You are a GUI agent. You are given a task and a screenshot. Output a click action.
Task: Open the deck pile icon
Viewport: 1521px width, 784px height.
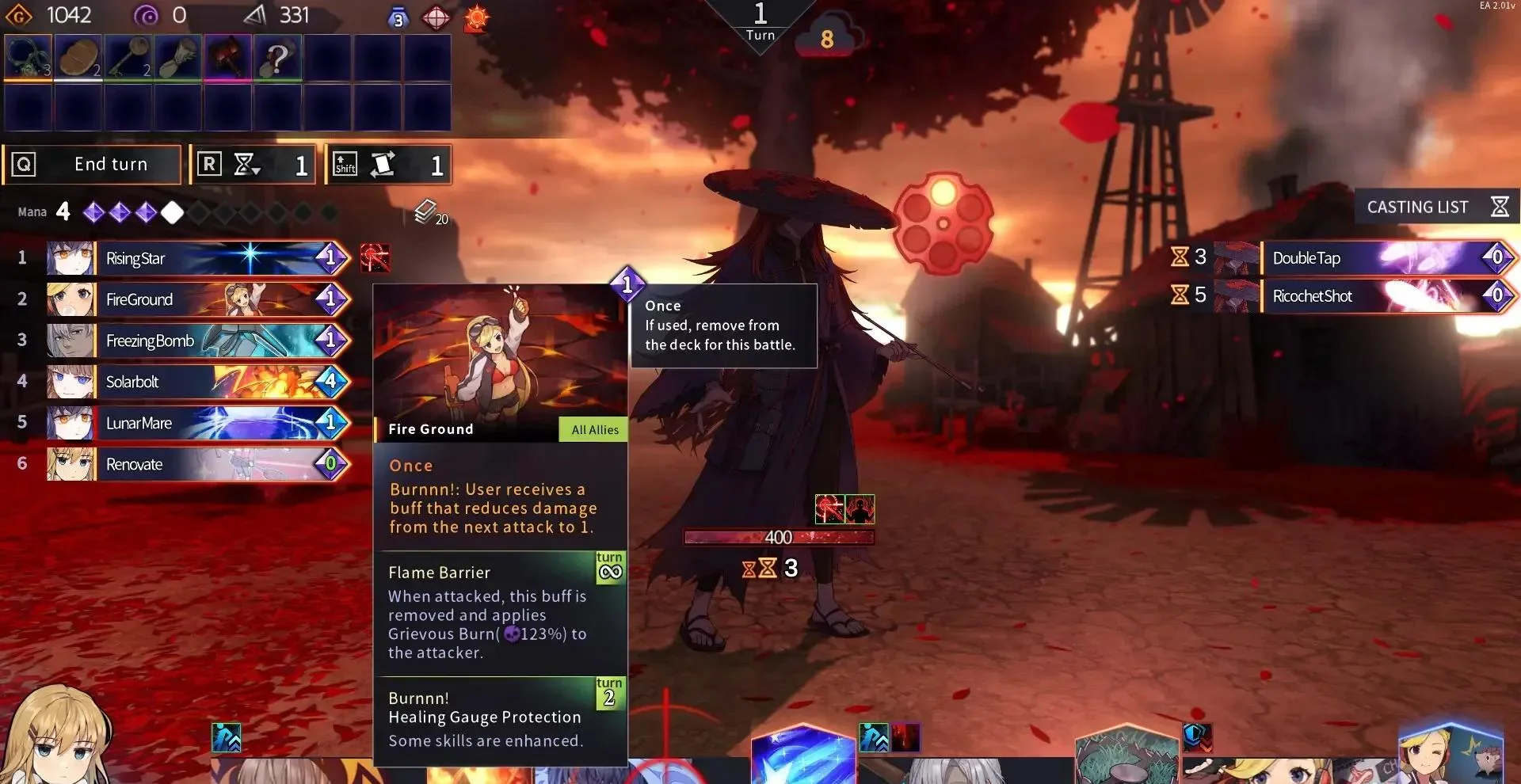(x=426, y=211)
